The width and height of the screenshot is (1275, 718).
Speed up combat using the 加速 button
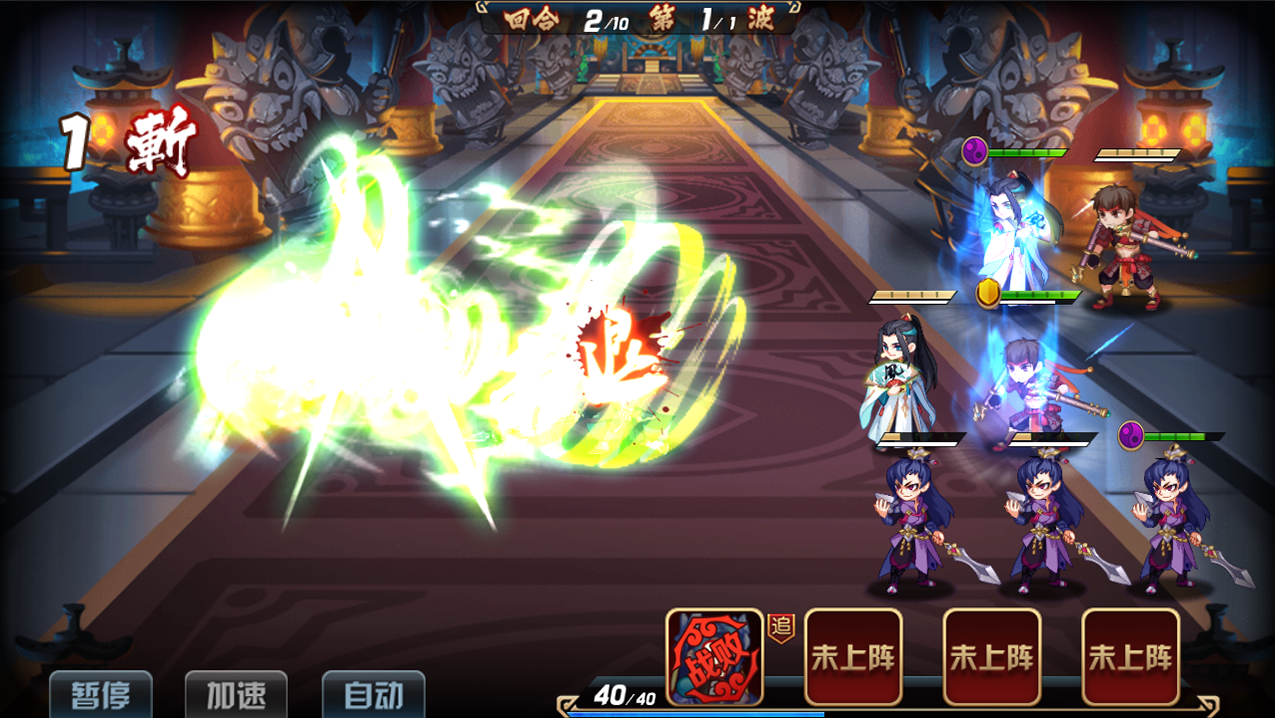tap(237, 695)
